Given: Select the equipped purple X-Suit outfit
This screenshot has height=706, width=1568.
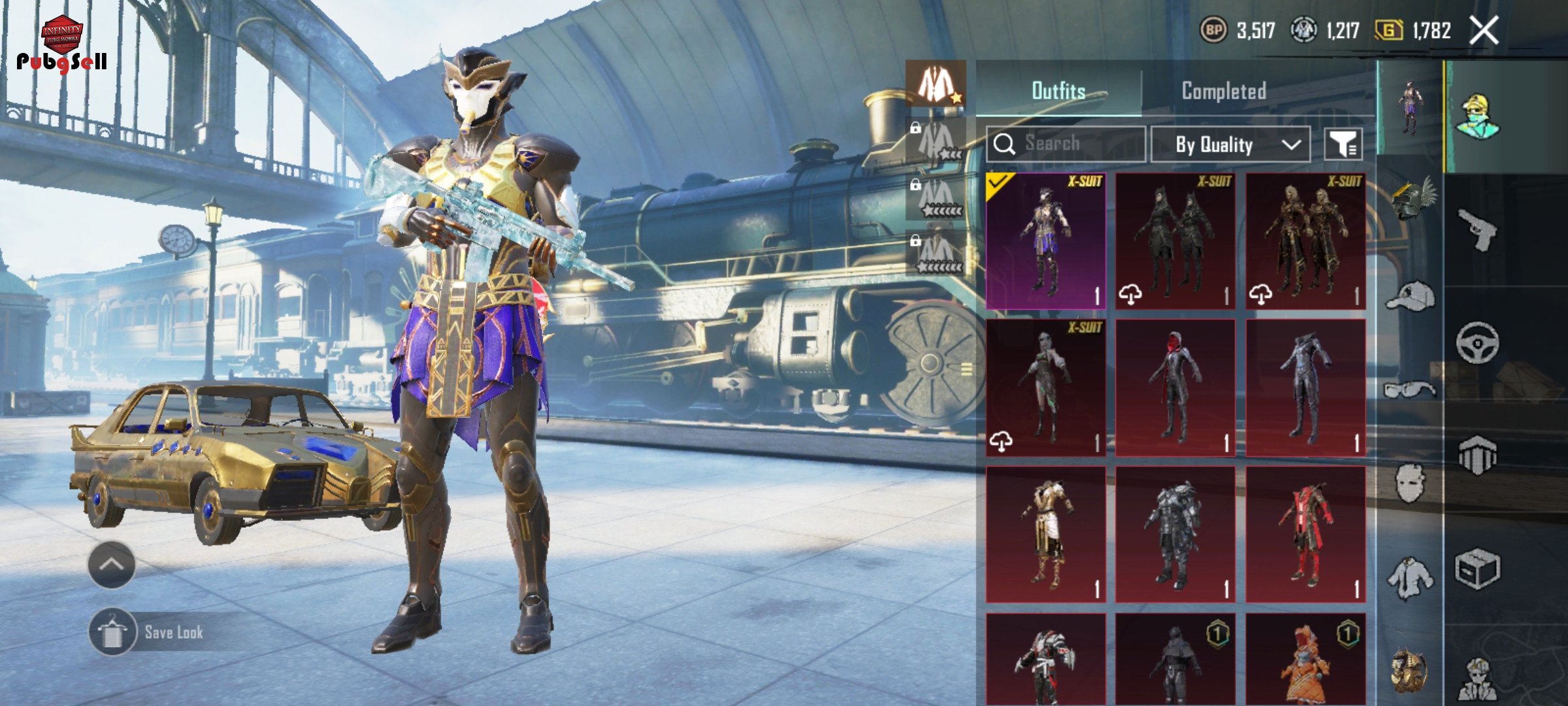Looking at the screenshot, I should [x=1045, y=241].
